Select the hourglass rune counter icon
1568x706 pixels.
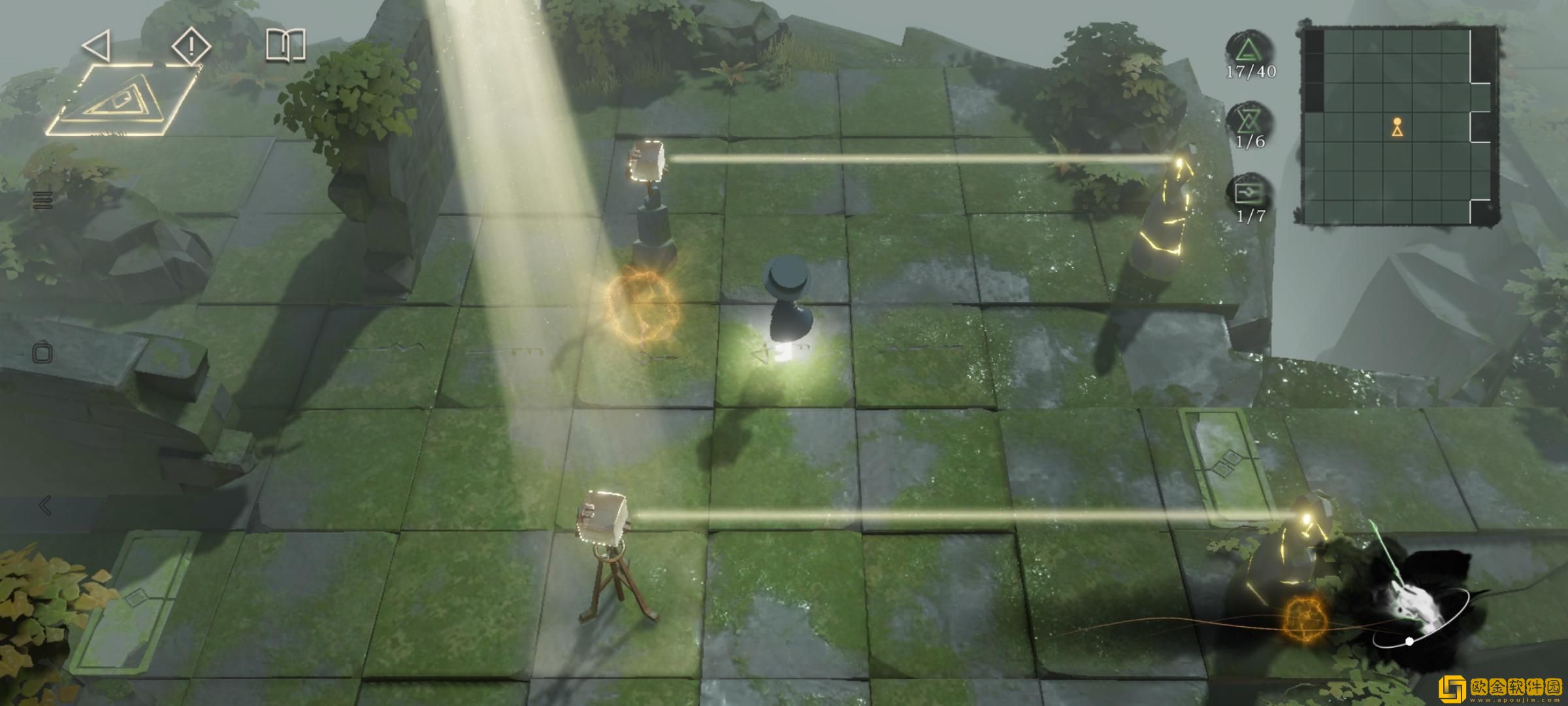click(1249, 121)
